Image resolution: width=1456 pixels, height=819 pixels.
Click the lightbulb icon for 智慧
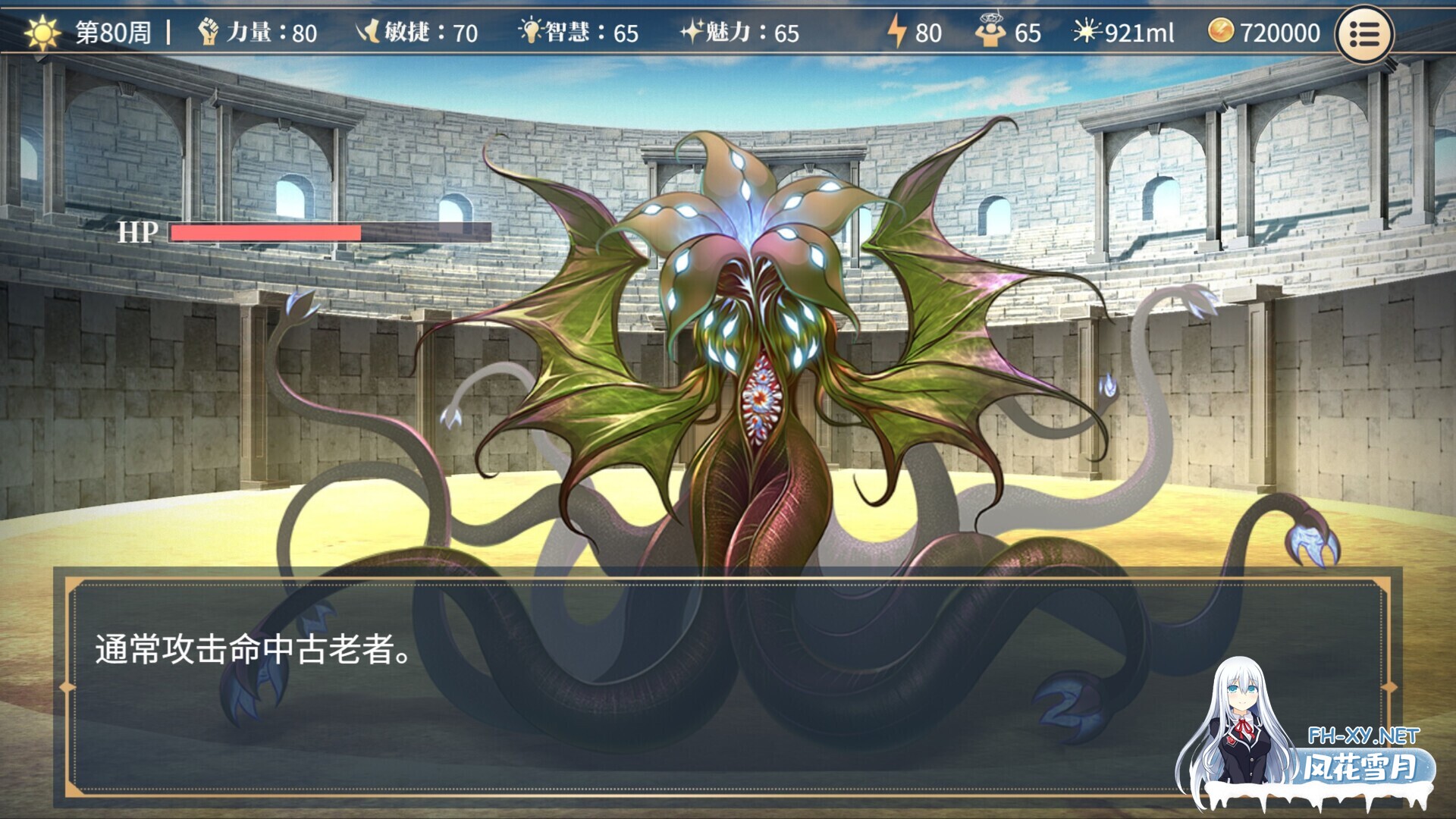(x=532, y=32)
